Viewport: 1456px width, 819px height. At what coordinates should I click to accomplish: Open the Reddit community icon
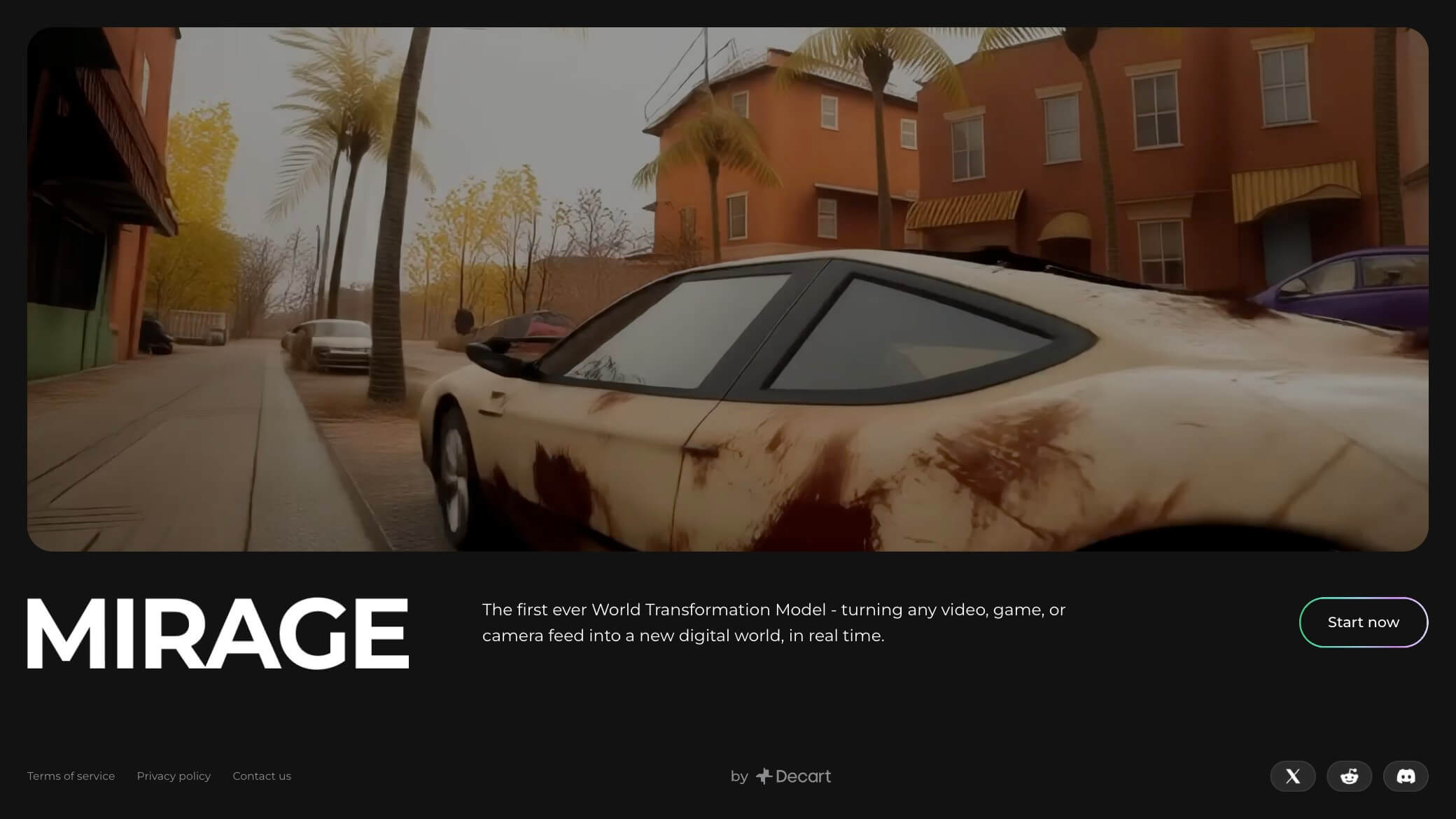pos(1349,776)
